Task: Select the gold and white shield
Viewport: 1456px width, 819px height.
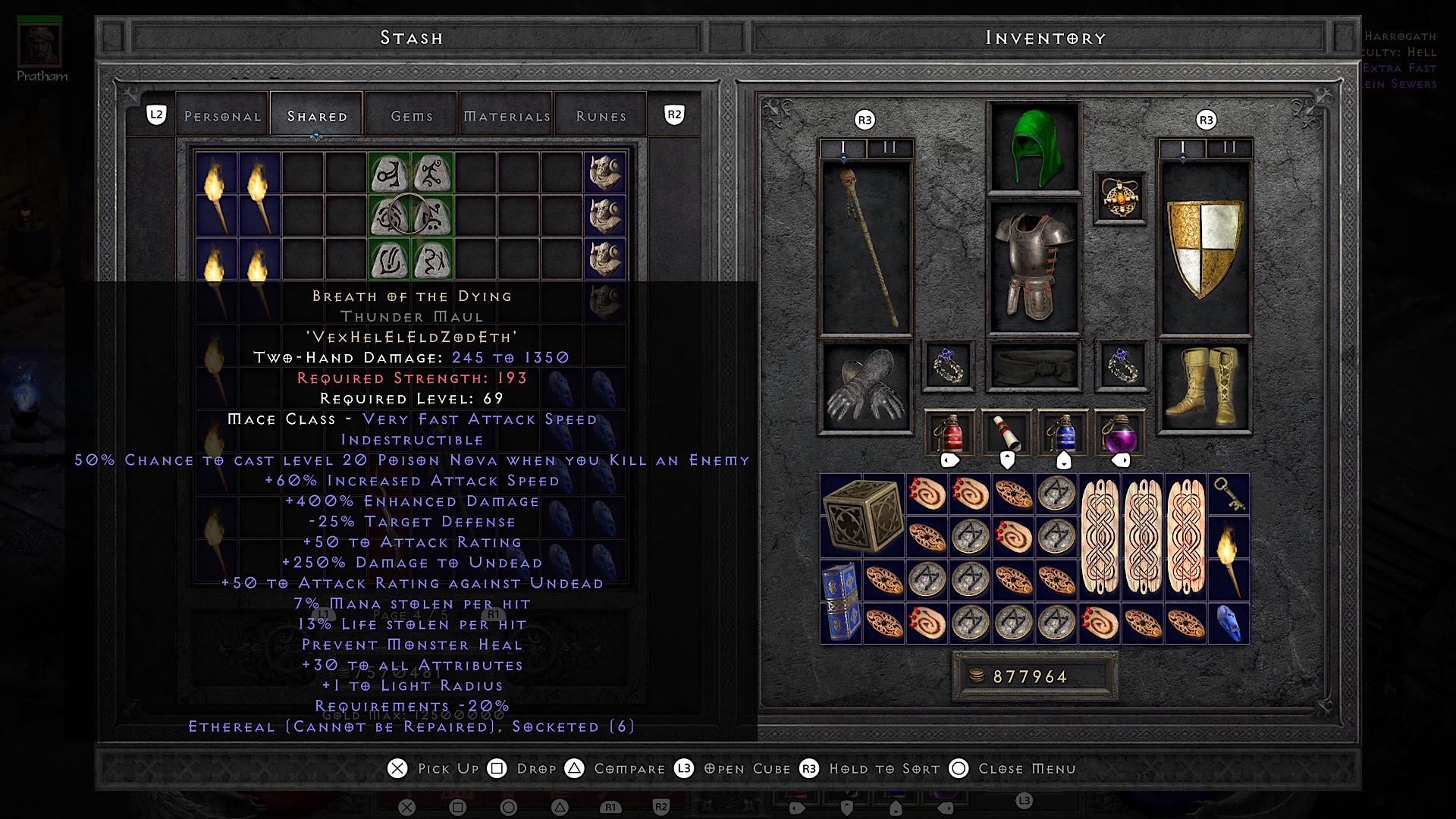Action: [x=1204, y=247]
